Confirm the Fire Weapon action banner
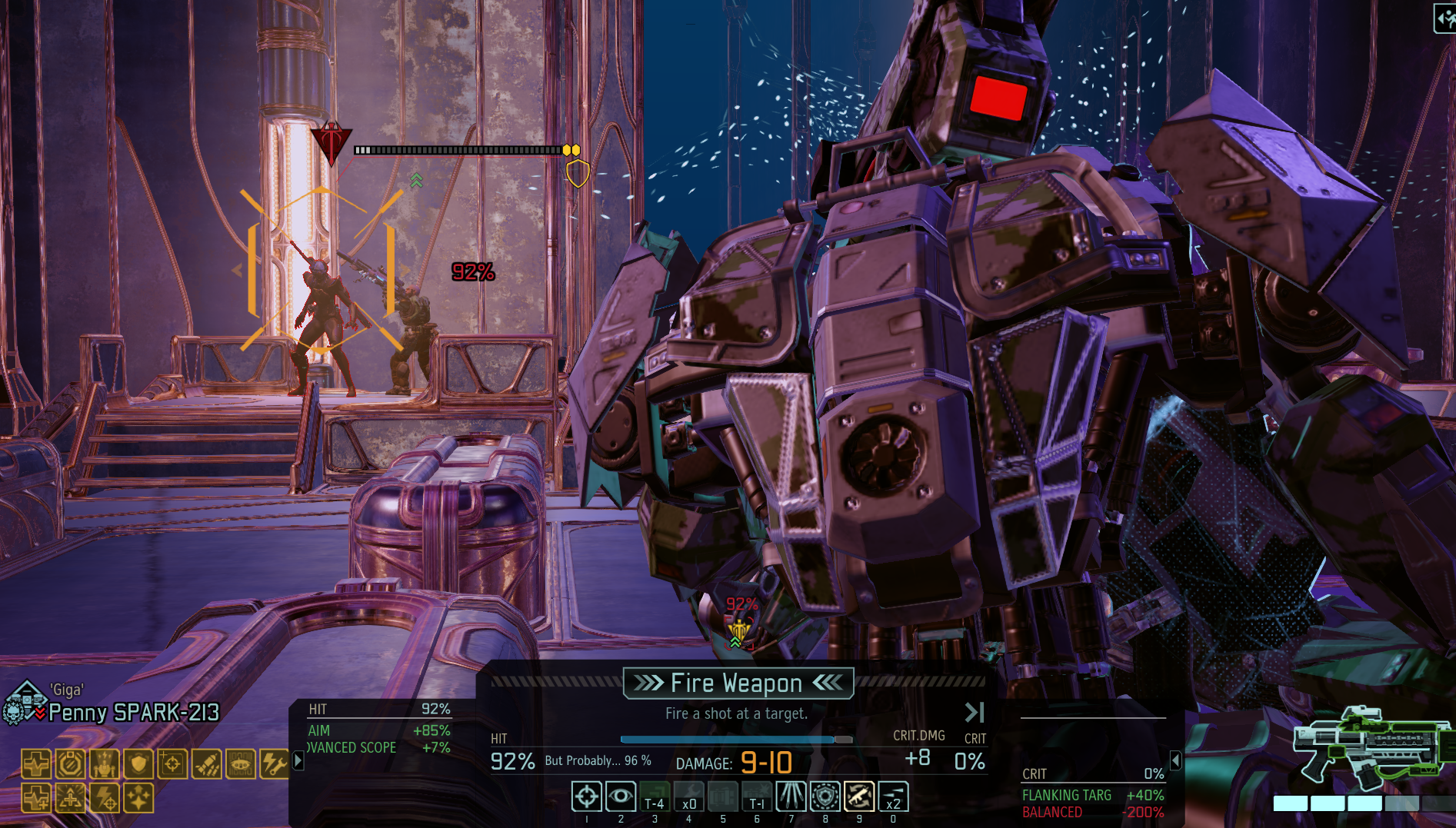Screen dimensions: 1456x828 738,683
